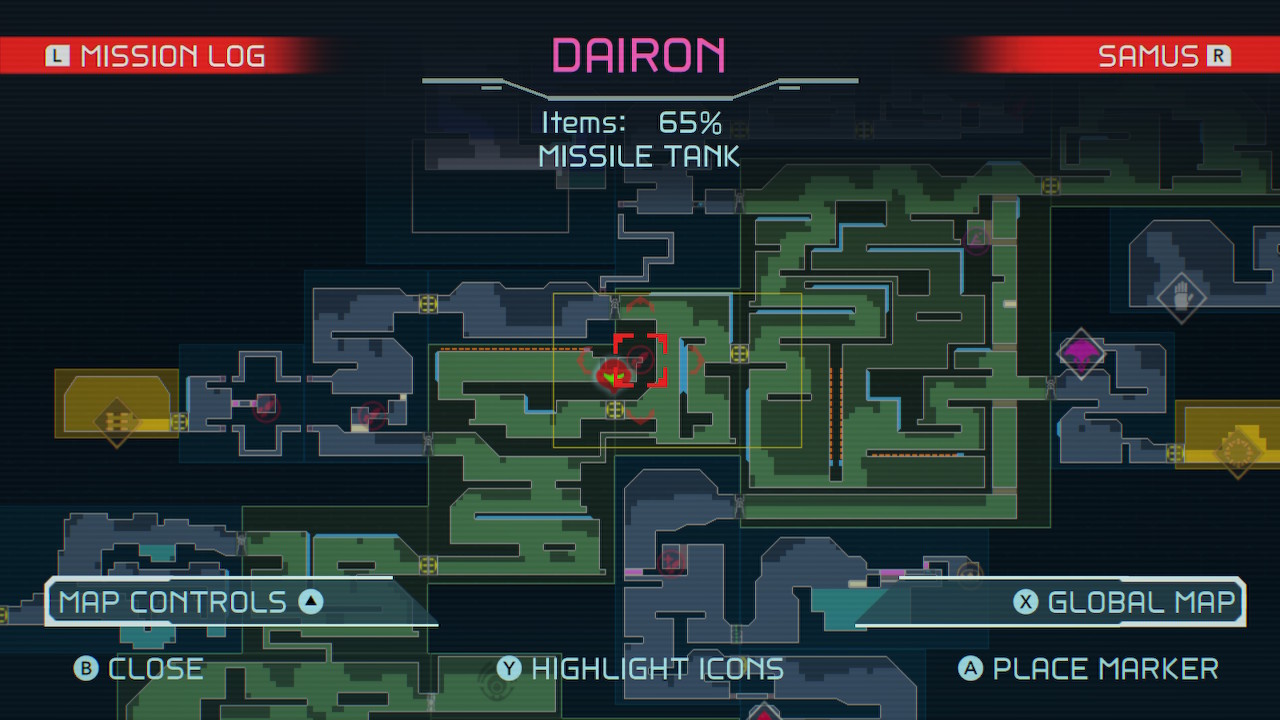Select the magenta teleportal diamond icon
The image size is (1280, 720).
point(1083,355)
